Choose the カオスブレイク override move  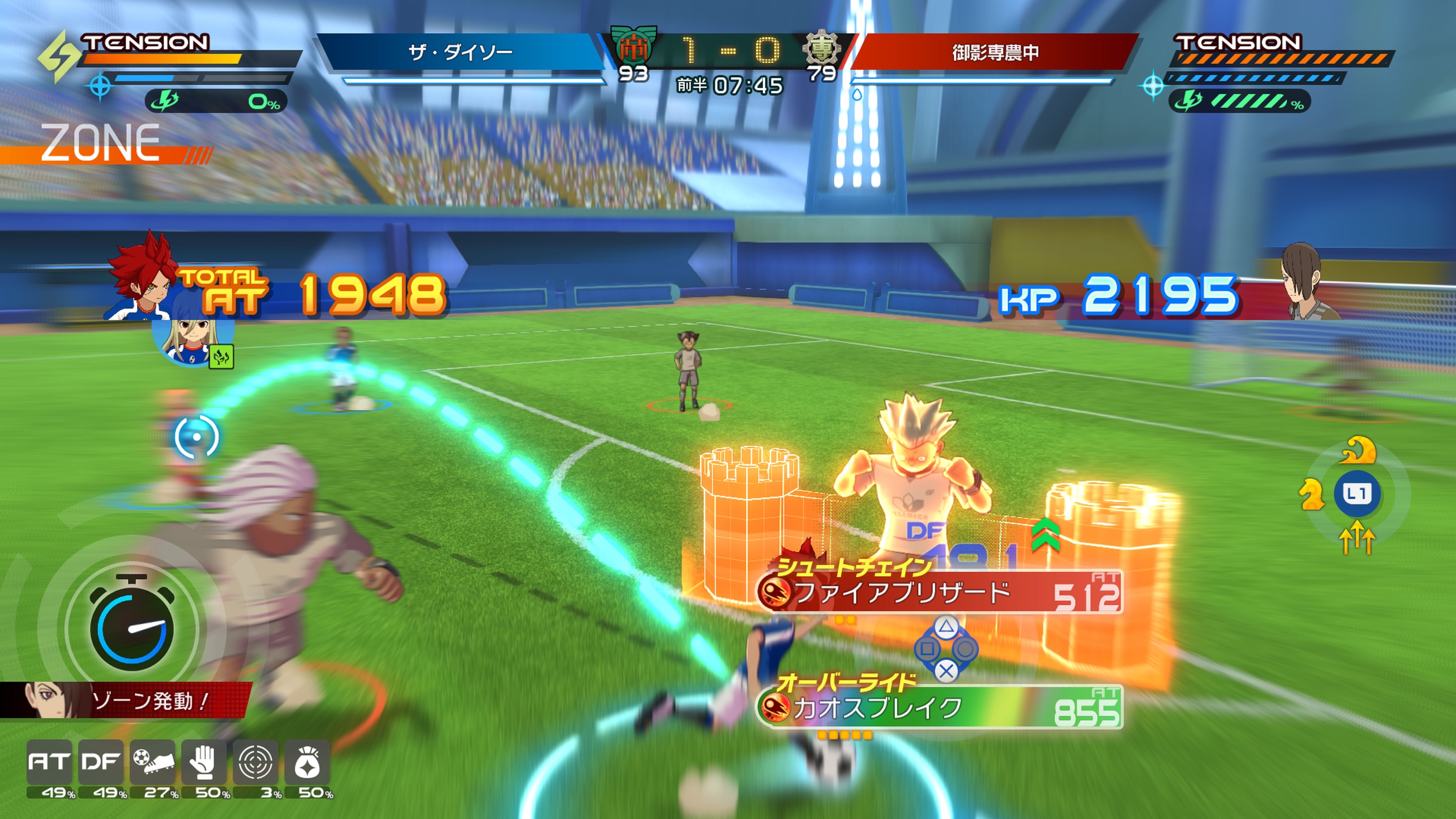point(940,708)
